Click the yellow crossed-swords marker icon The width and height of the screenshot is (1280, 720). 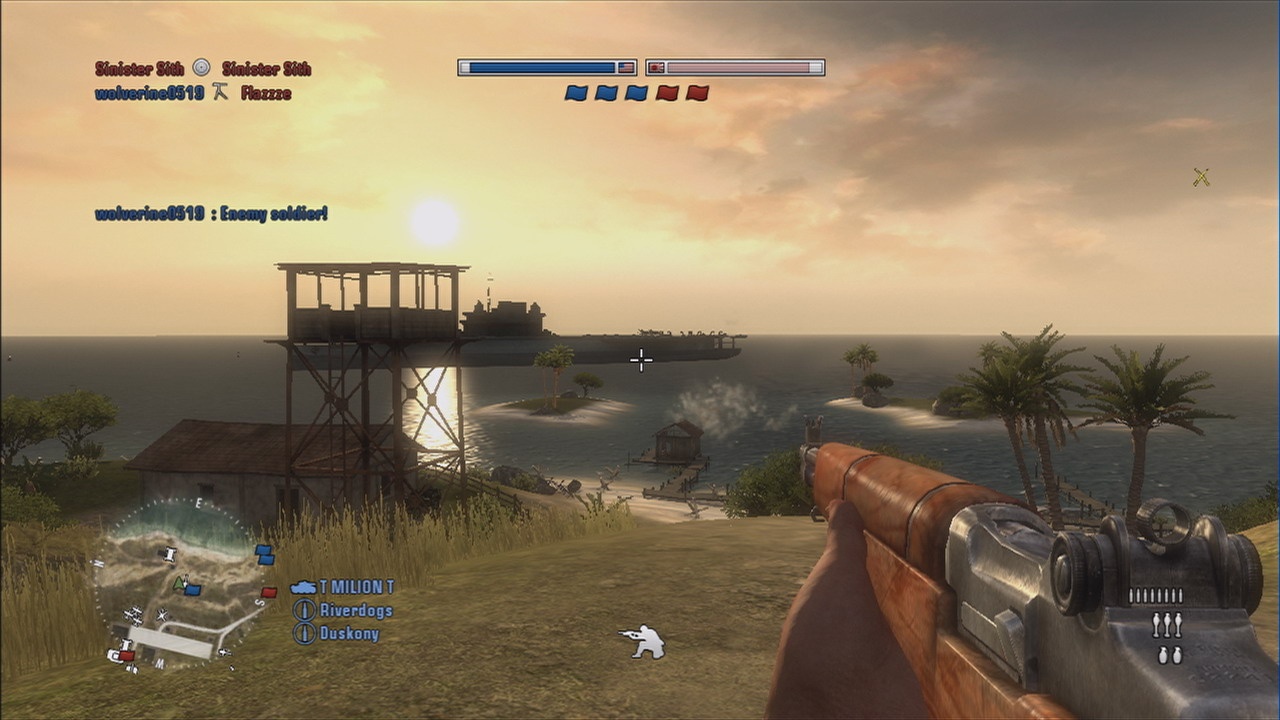pyautogui.click(x=1201, y=178)
